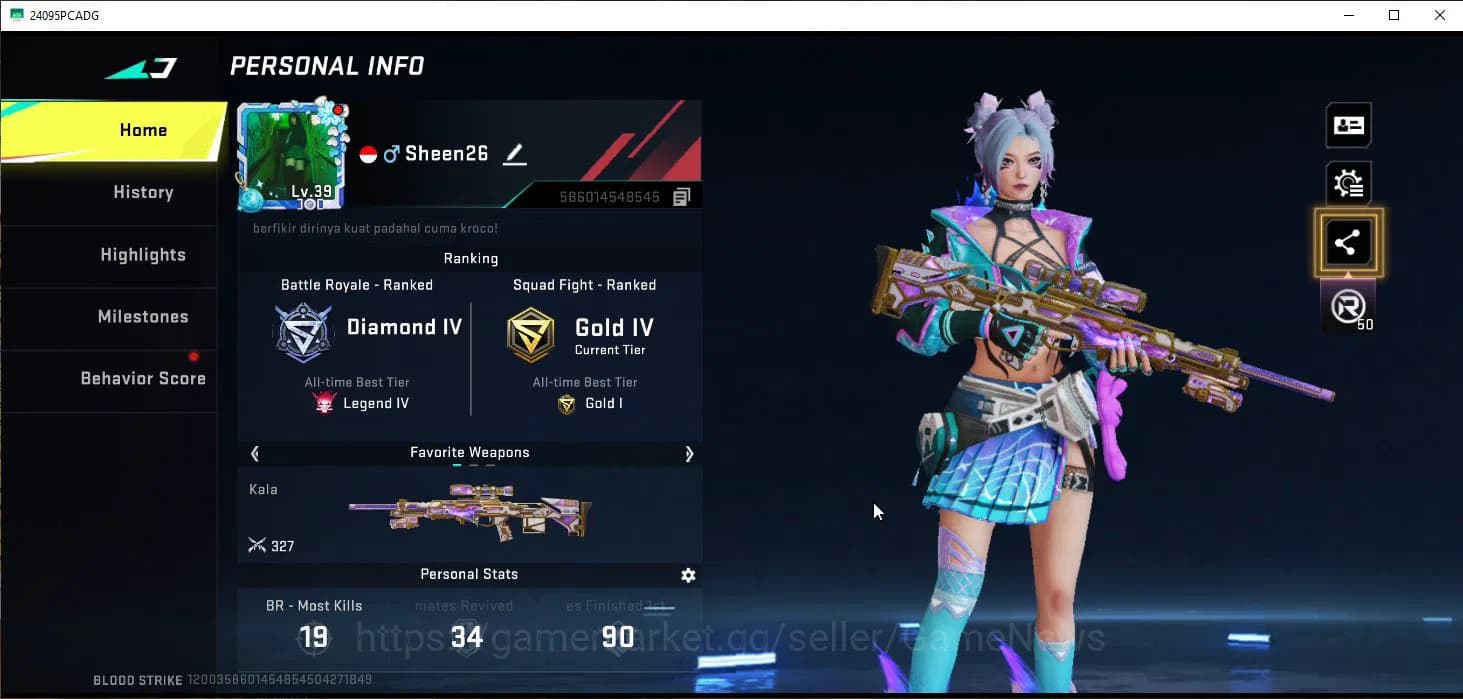Select the Kala favorite weapon card
This screenshot has height=699, width=1463.
470,513
